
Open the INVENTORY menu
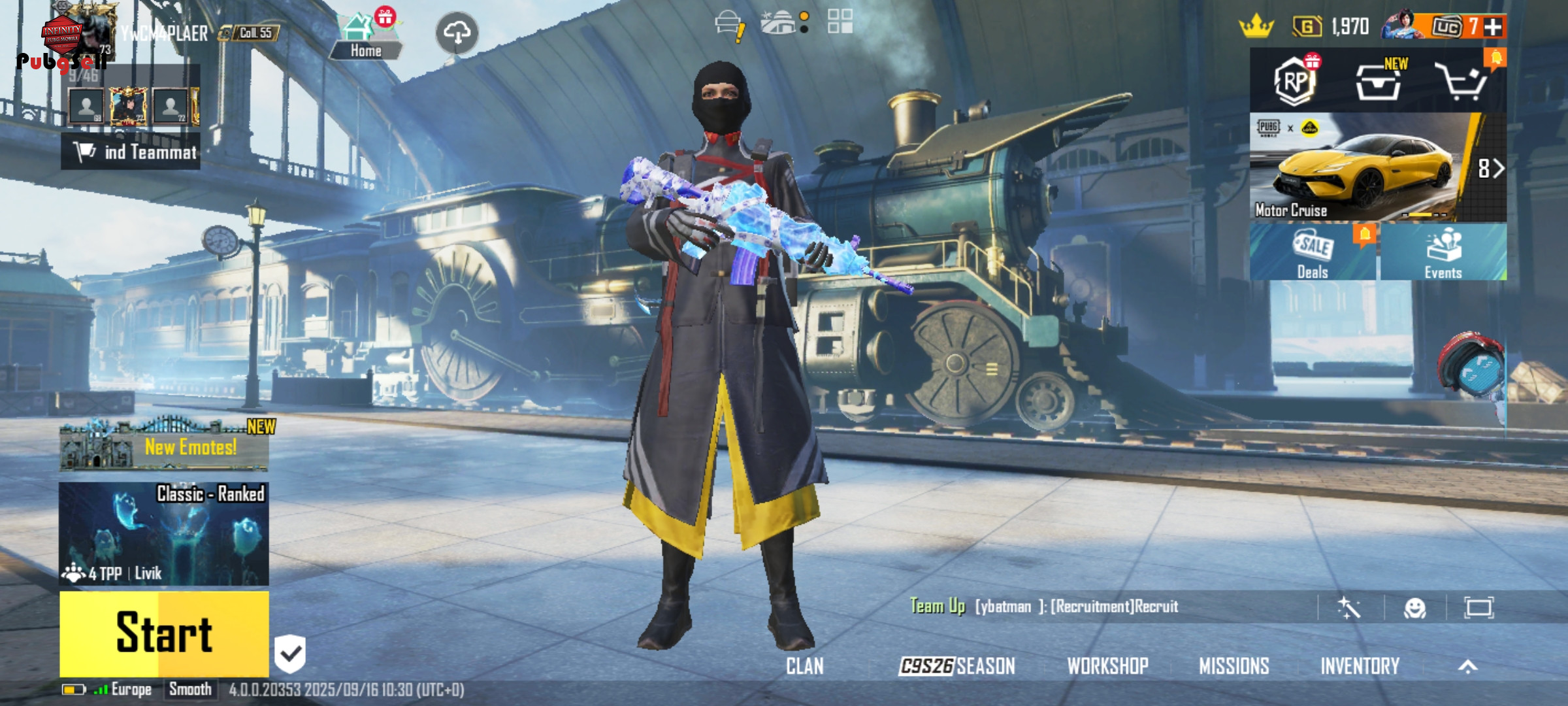1360,666
